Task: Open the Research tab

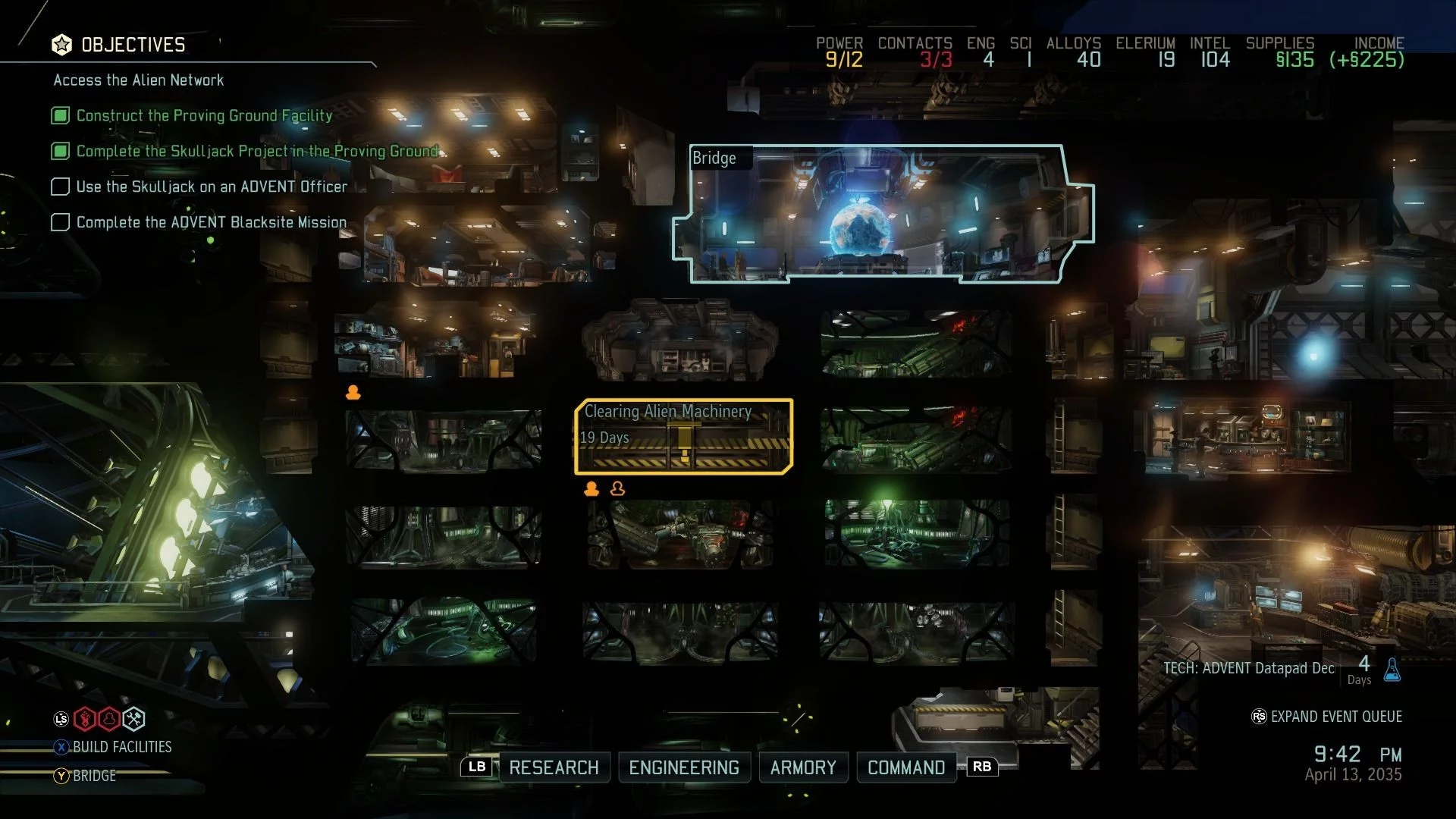Action: pos(554,767)
